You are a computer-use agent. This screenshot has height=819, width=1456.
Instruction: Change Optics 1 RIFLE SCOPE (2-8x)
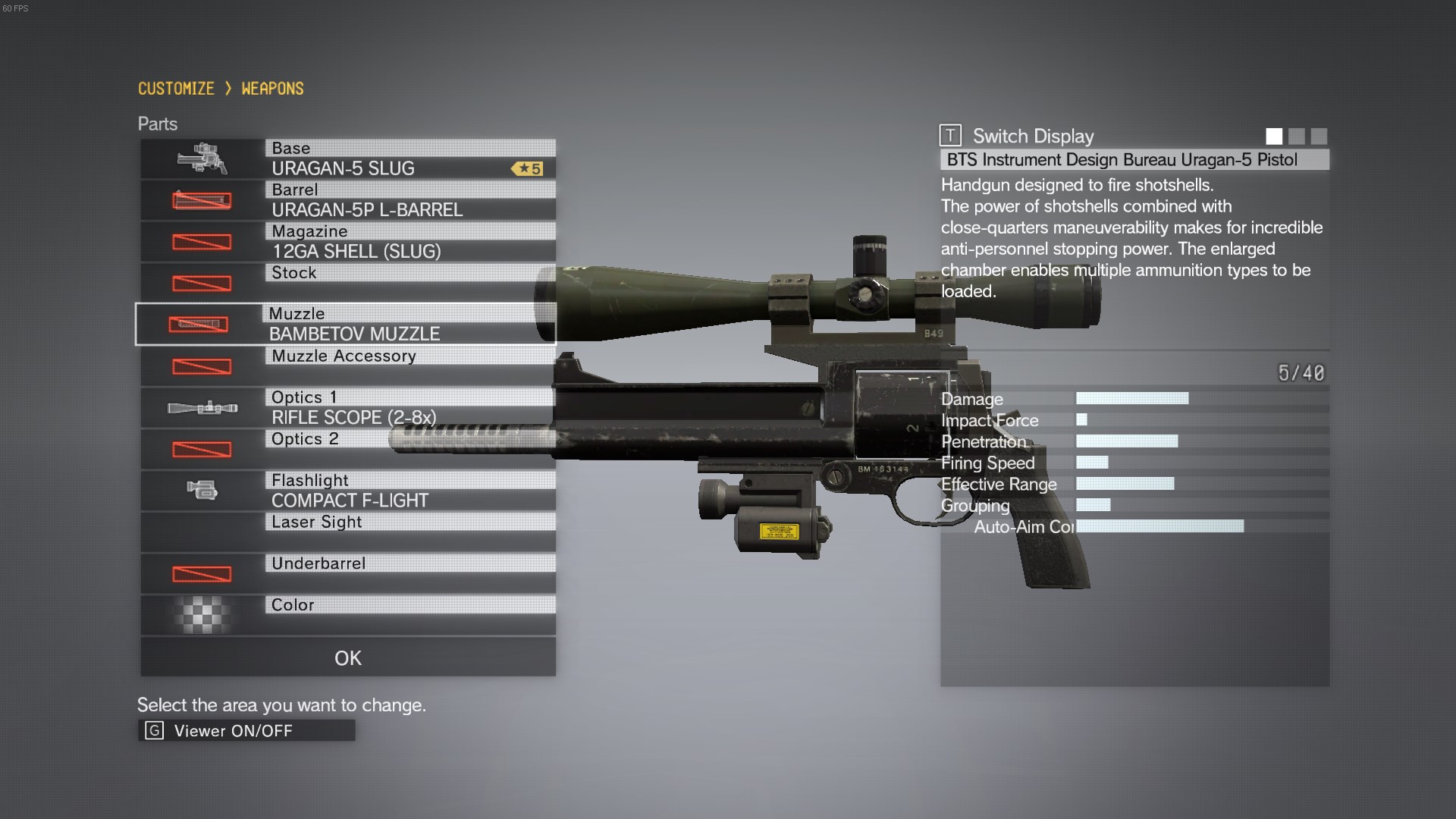pos(347,408)
